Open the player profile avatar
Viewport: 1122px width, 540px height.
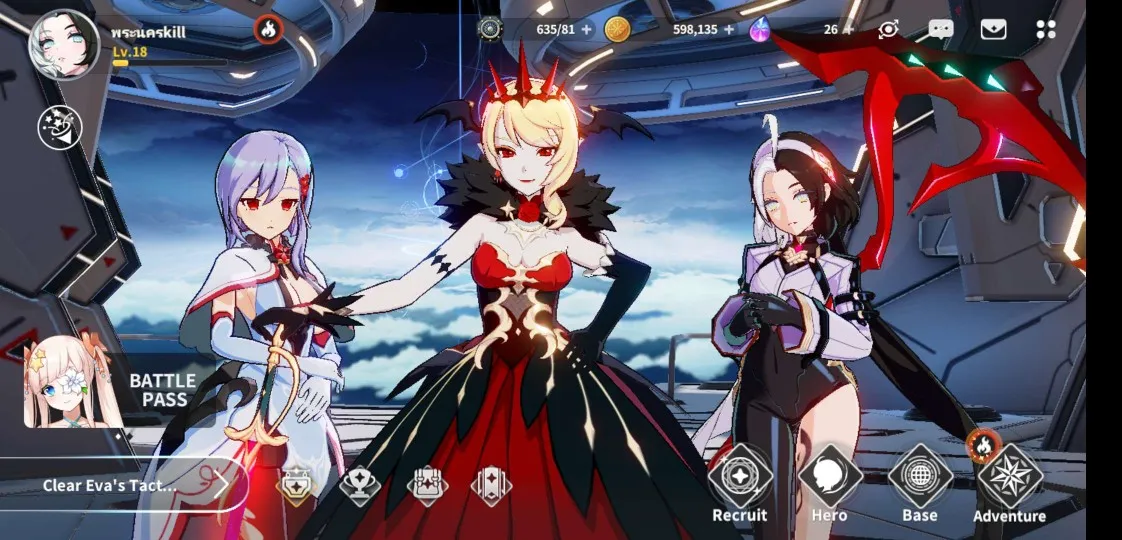point(64,45)
